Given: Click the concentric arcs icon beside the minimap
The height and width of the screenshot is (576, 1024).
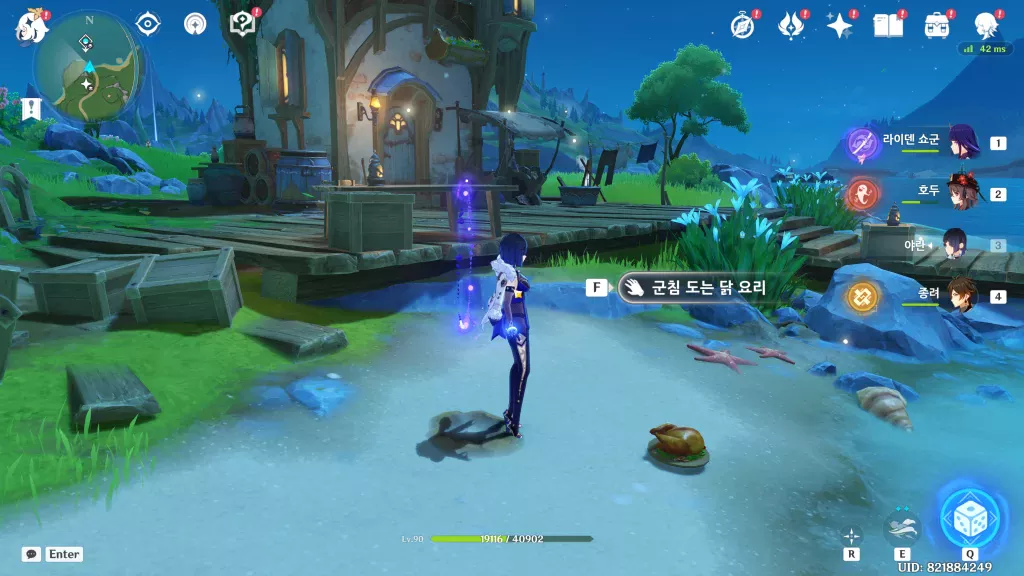Looking at the screenshot, I should (195, 23).
